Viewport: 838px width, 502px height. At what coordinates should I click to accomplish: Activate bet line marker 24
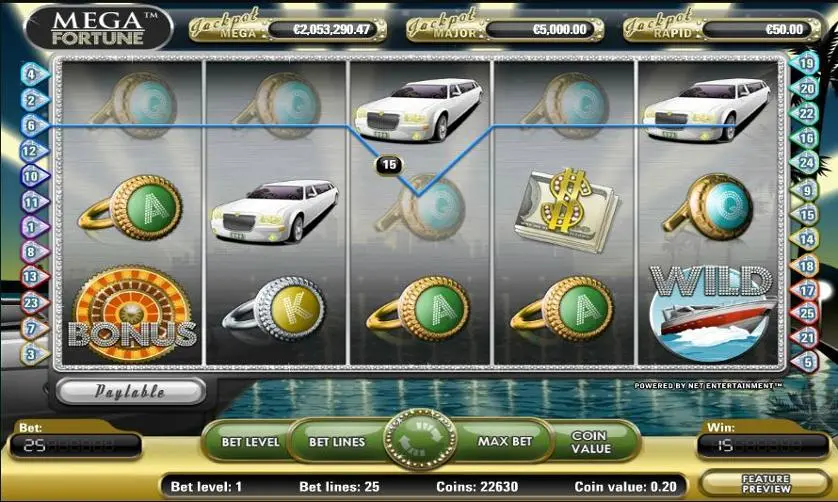[x=807, y=163]
